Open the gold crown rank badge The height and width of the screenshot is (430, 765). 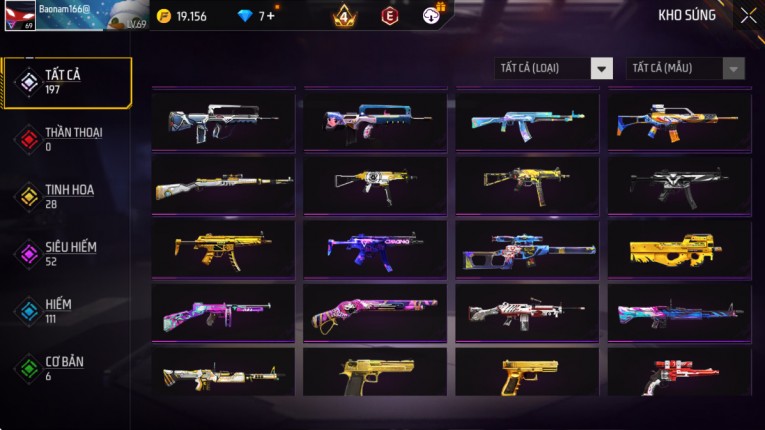[344, 15]
